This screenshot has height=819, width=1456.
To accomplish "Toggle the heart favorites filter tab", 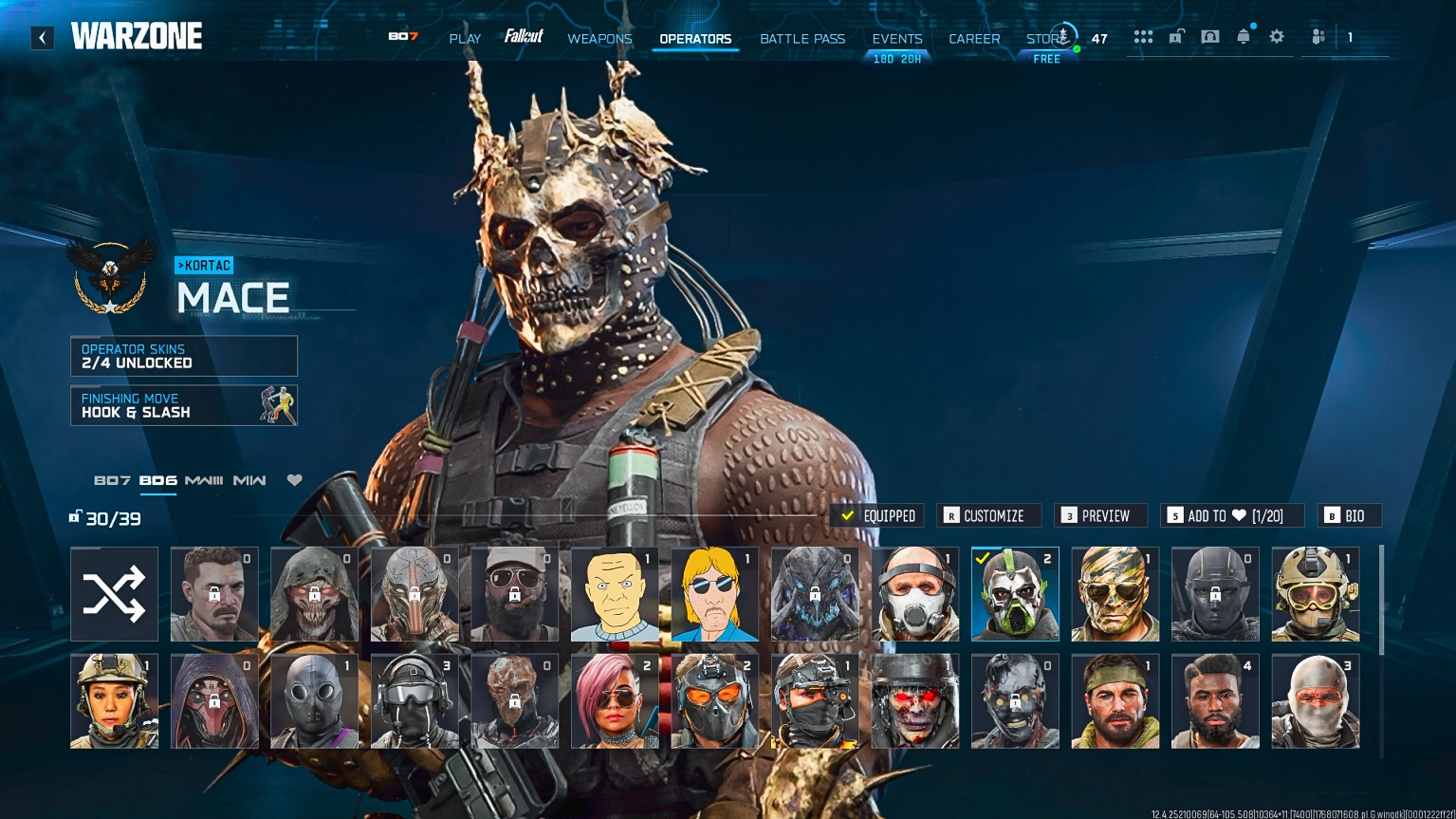I will tap(295, 480).
